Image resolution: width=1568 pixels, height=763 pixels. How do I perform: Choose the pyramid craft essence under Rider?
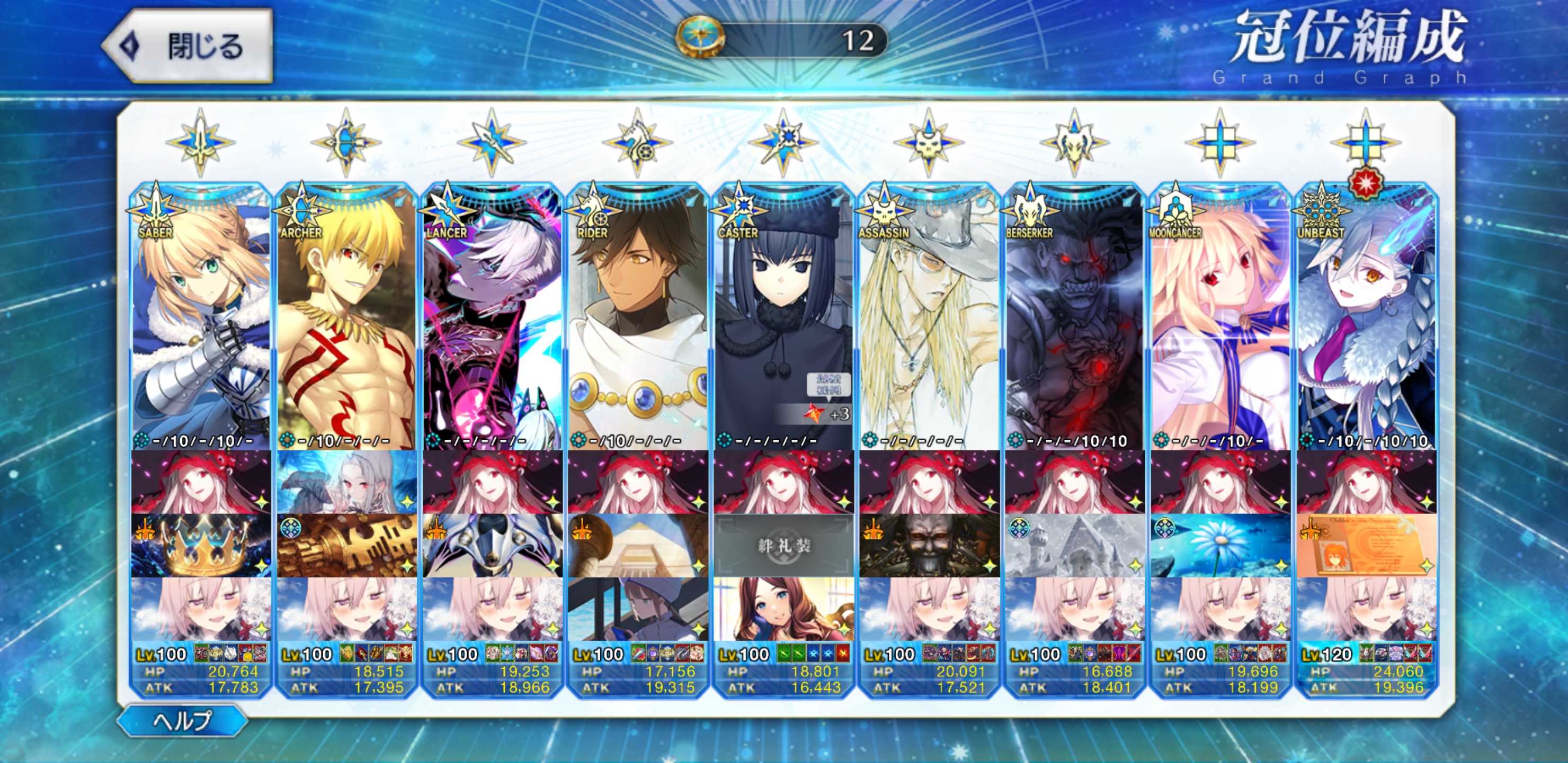(637, 546)
